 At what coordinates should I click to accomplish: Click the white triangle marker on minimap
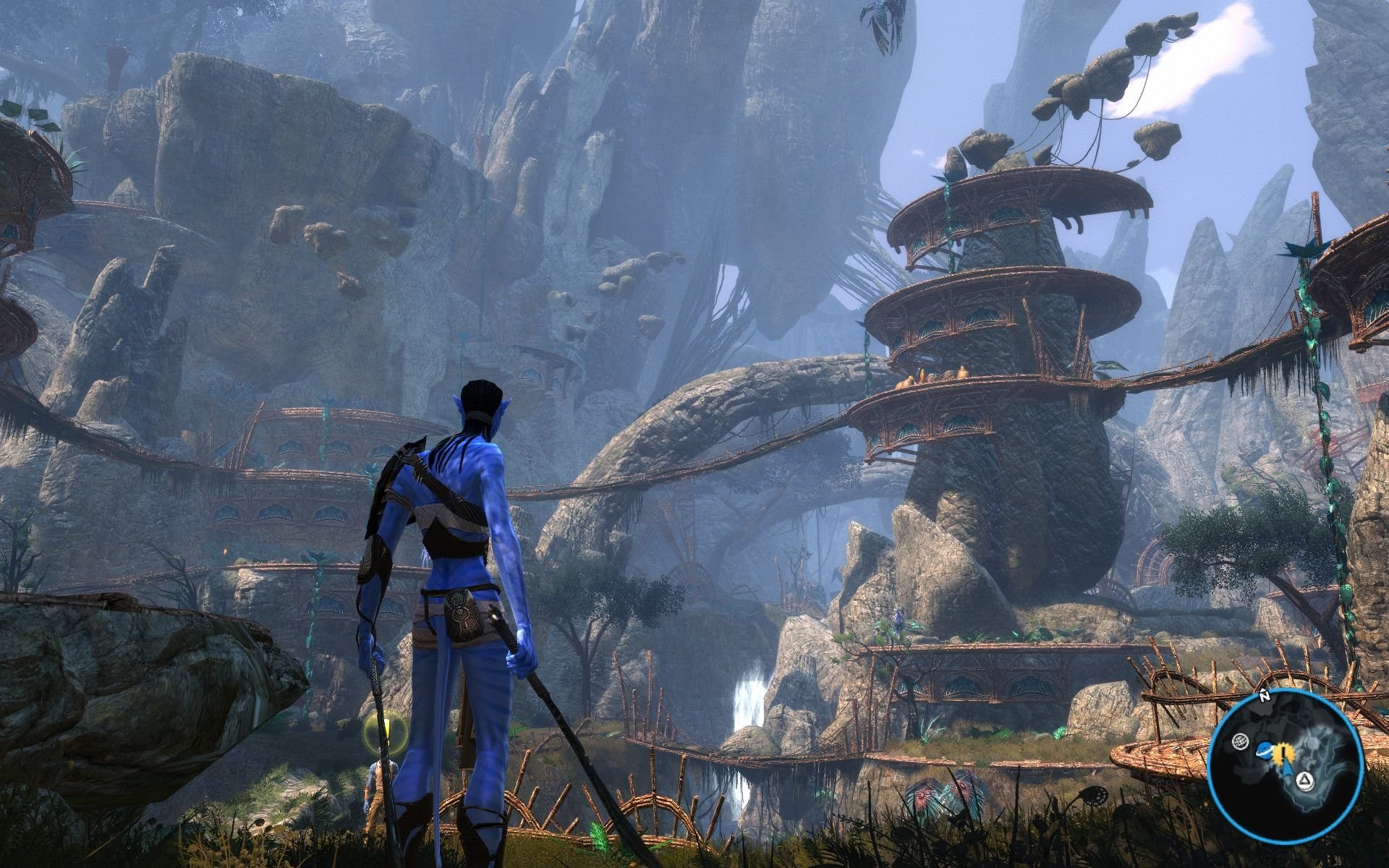(1304, 780)
